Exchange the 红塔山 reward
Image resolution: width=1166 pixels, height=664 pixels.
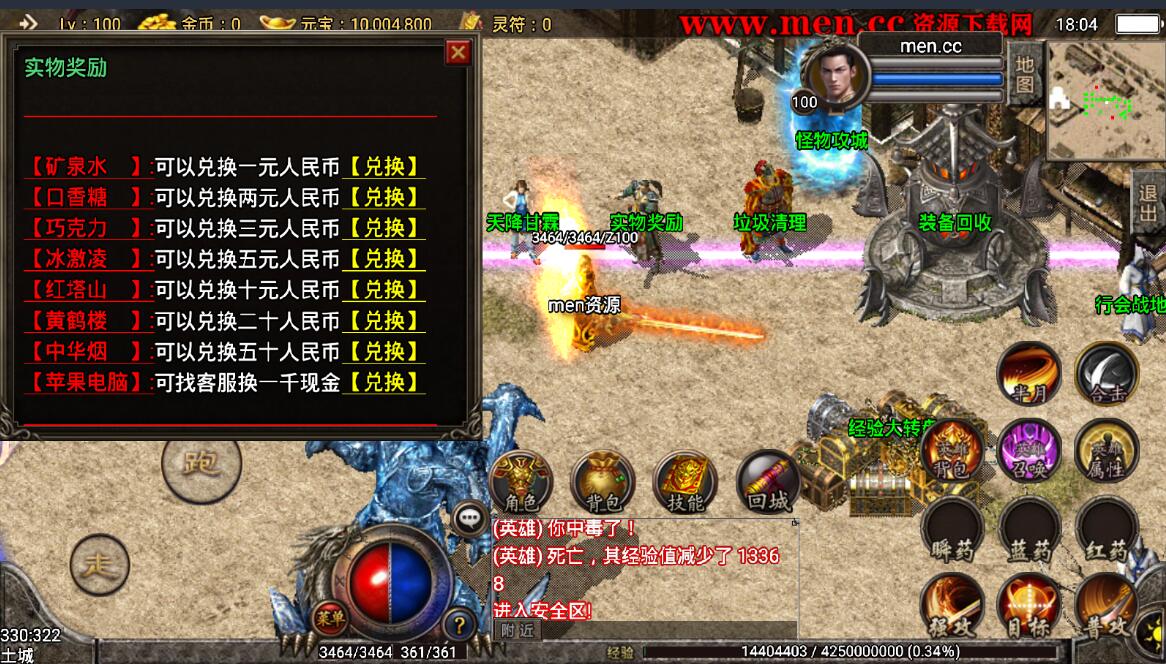384,290
